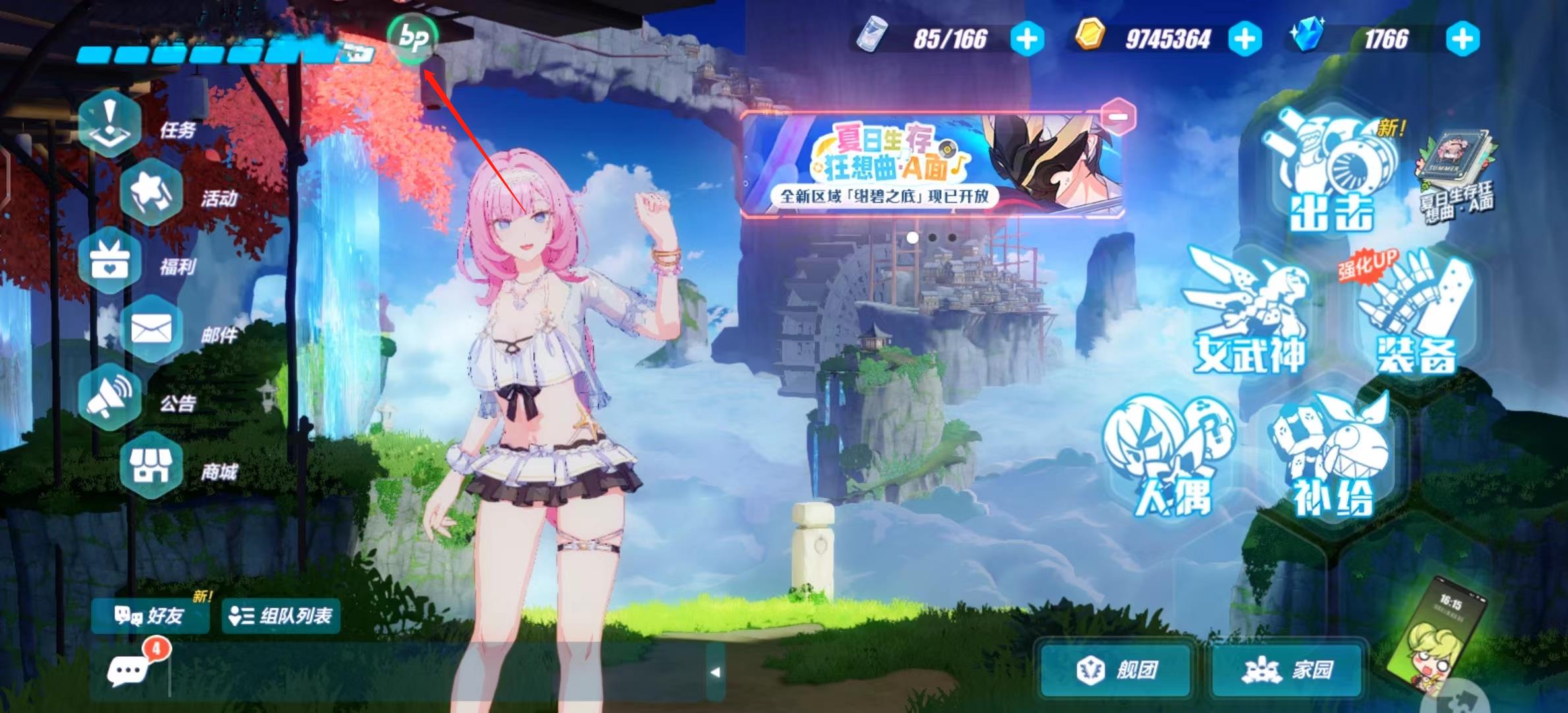Show the 组队列表 team list
Screen dimensions: 1568x713
coord(280,616)
